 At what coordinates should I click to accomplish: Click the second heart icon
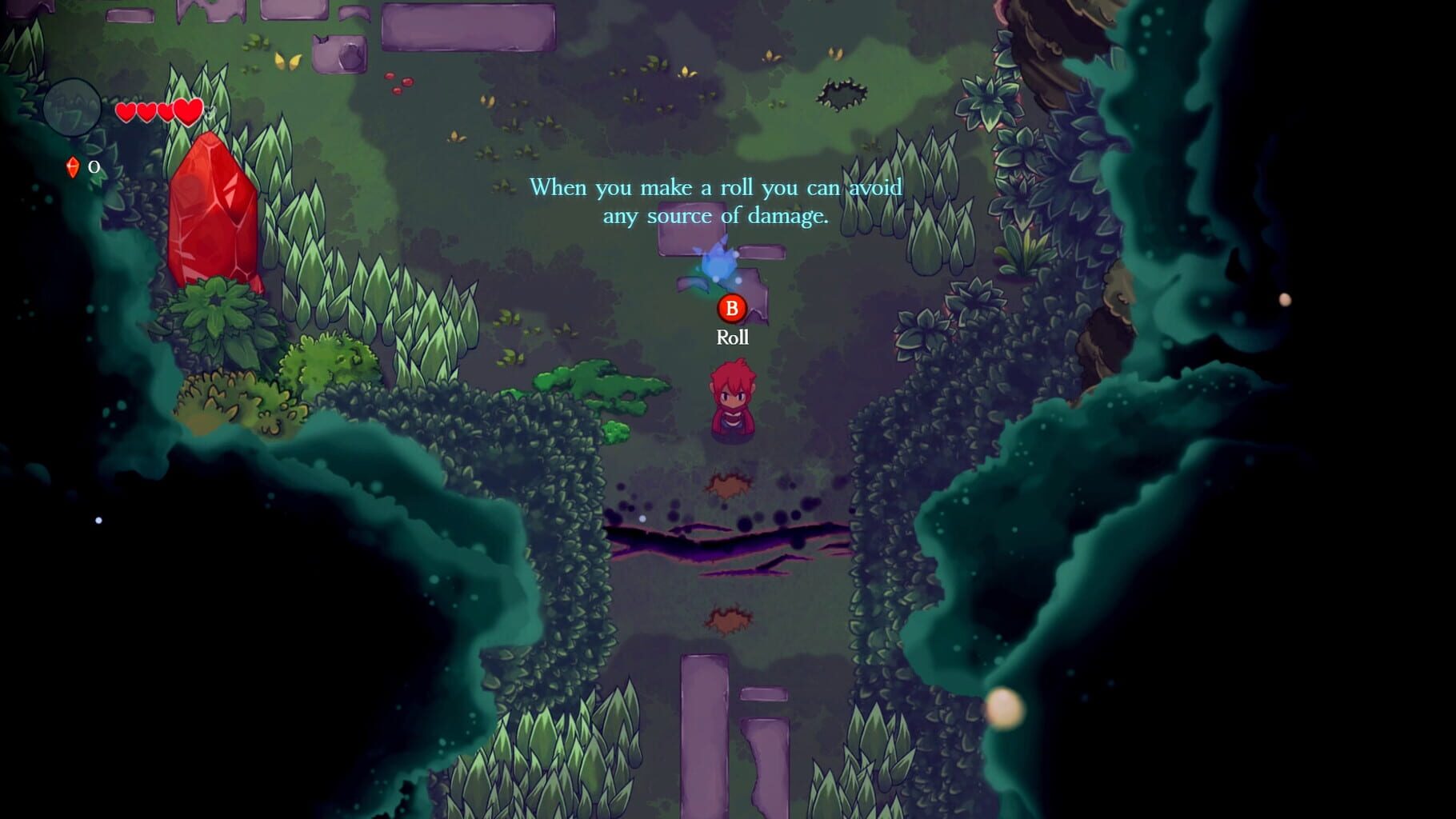coord(146,113)
